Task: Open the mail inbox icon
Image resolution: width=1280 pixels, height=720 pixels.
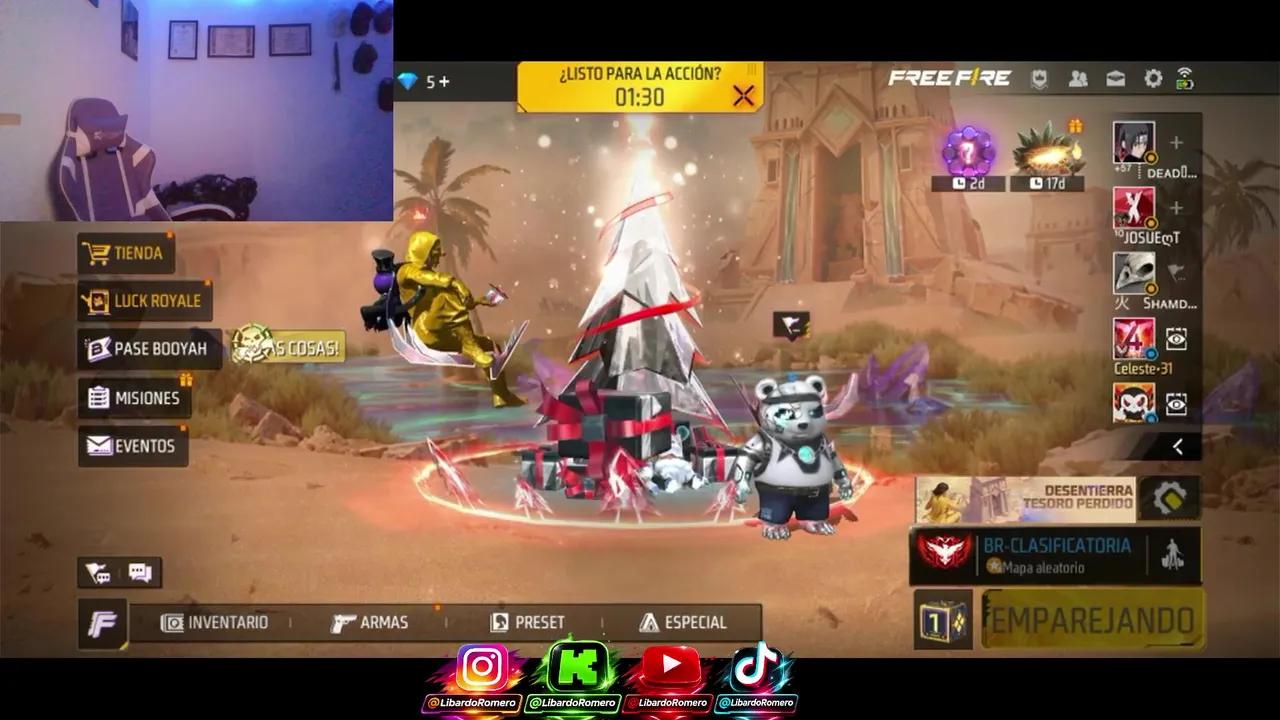Action: [1114, 76]
